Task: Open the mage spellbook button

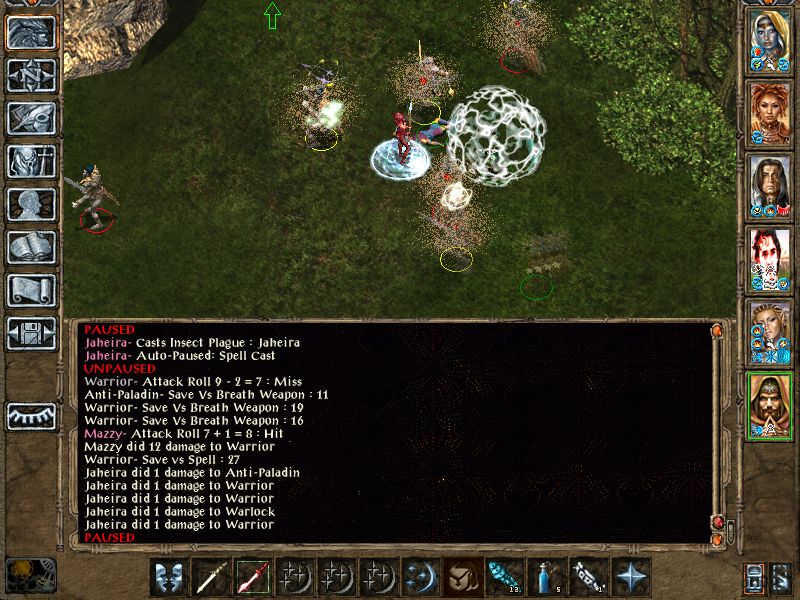Action: coord(31,247)
